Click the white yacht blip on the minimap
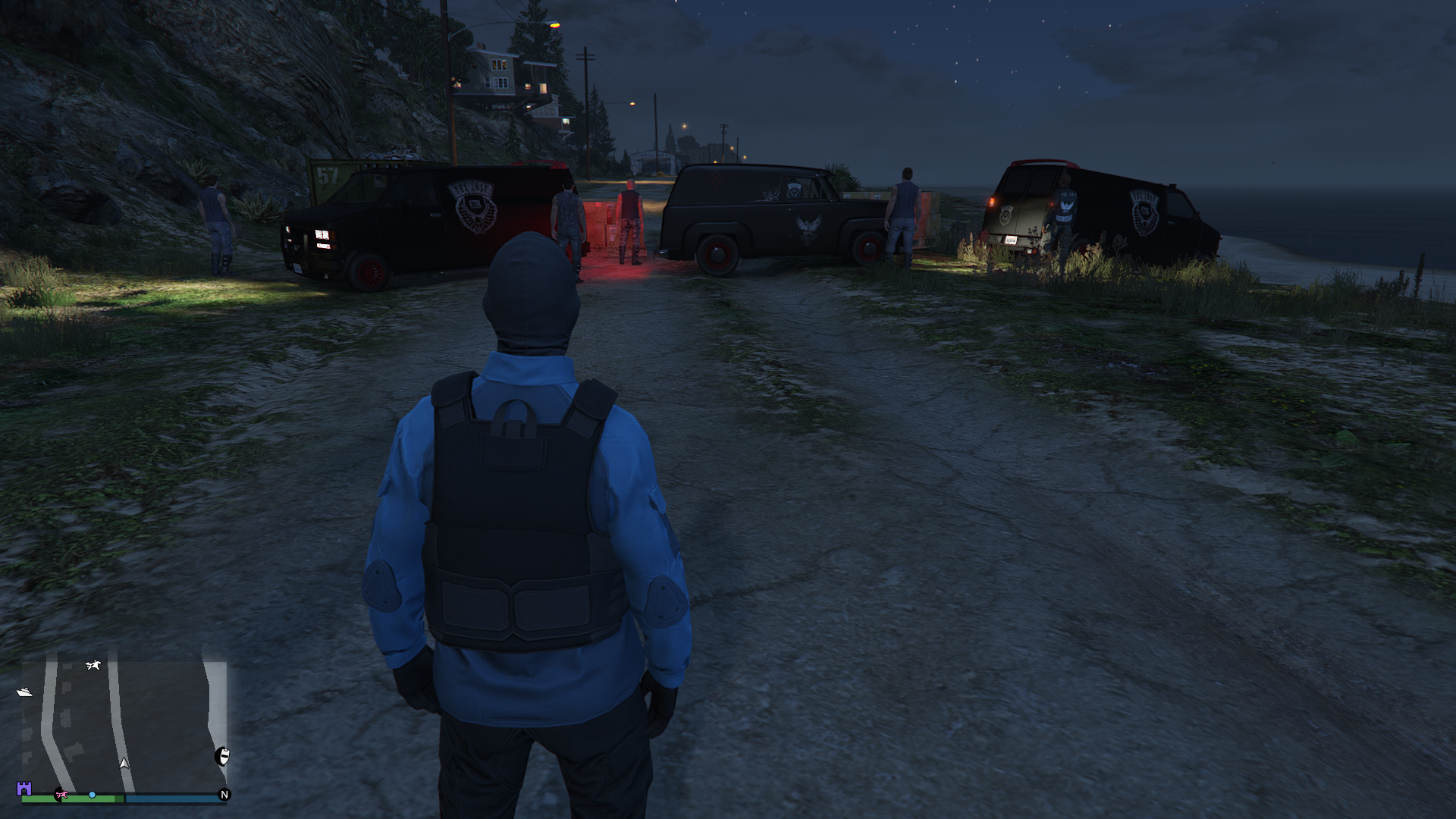 (x=24, y=692)
